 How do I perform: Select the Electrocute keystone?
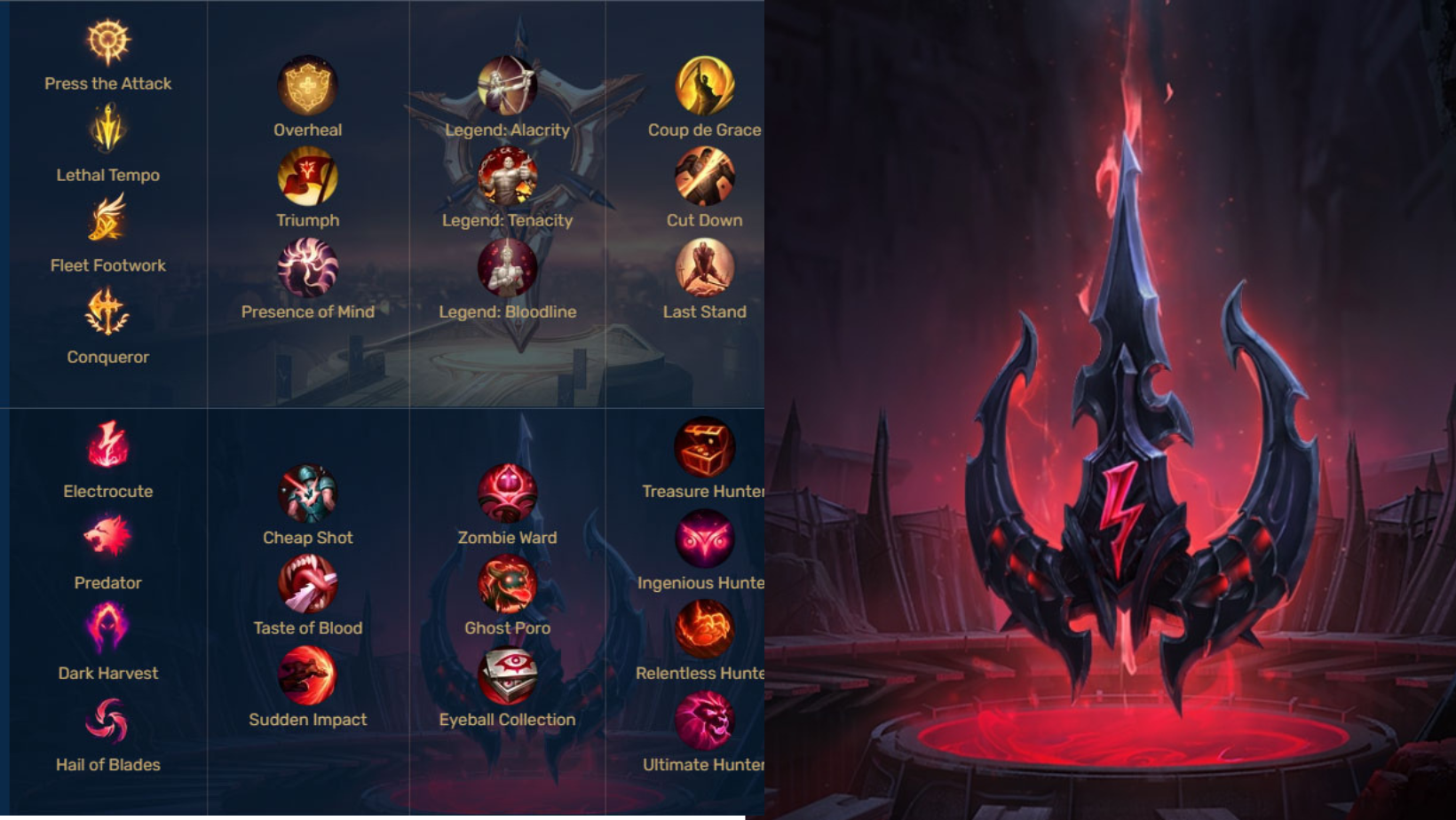[x=108, y=445]
